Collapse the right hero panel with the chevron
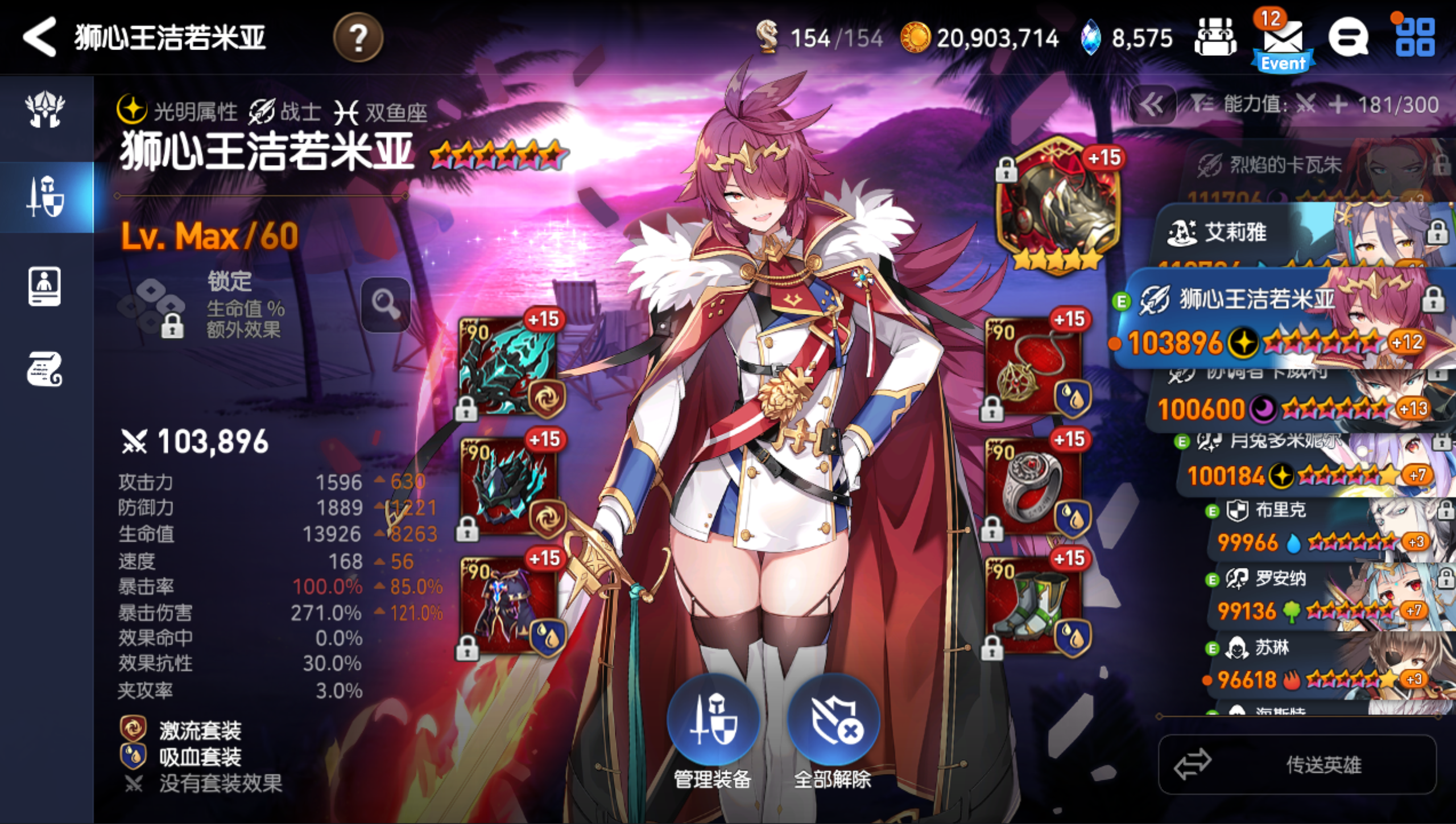Screen dimensions: 1456x824 (x=1152, y=105)
